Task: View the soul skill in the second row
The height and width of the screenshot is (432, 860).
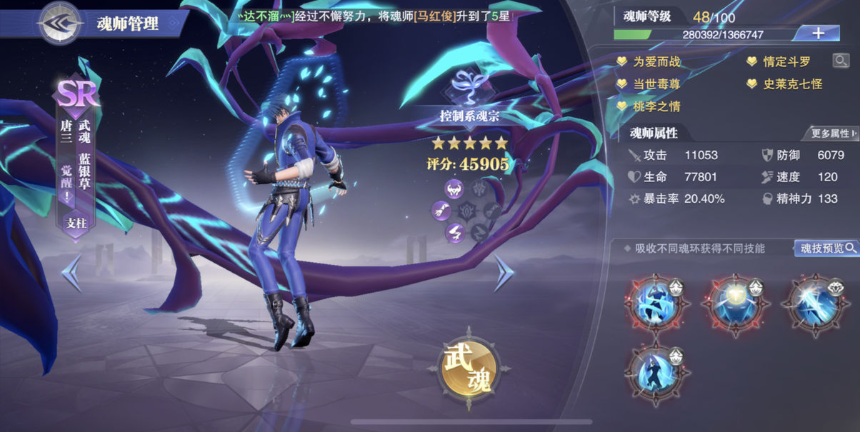Action: click(658, 371)
